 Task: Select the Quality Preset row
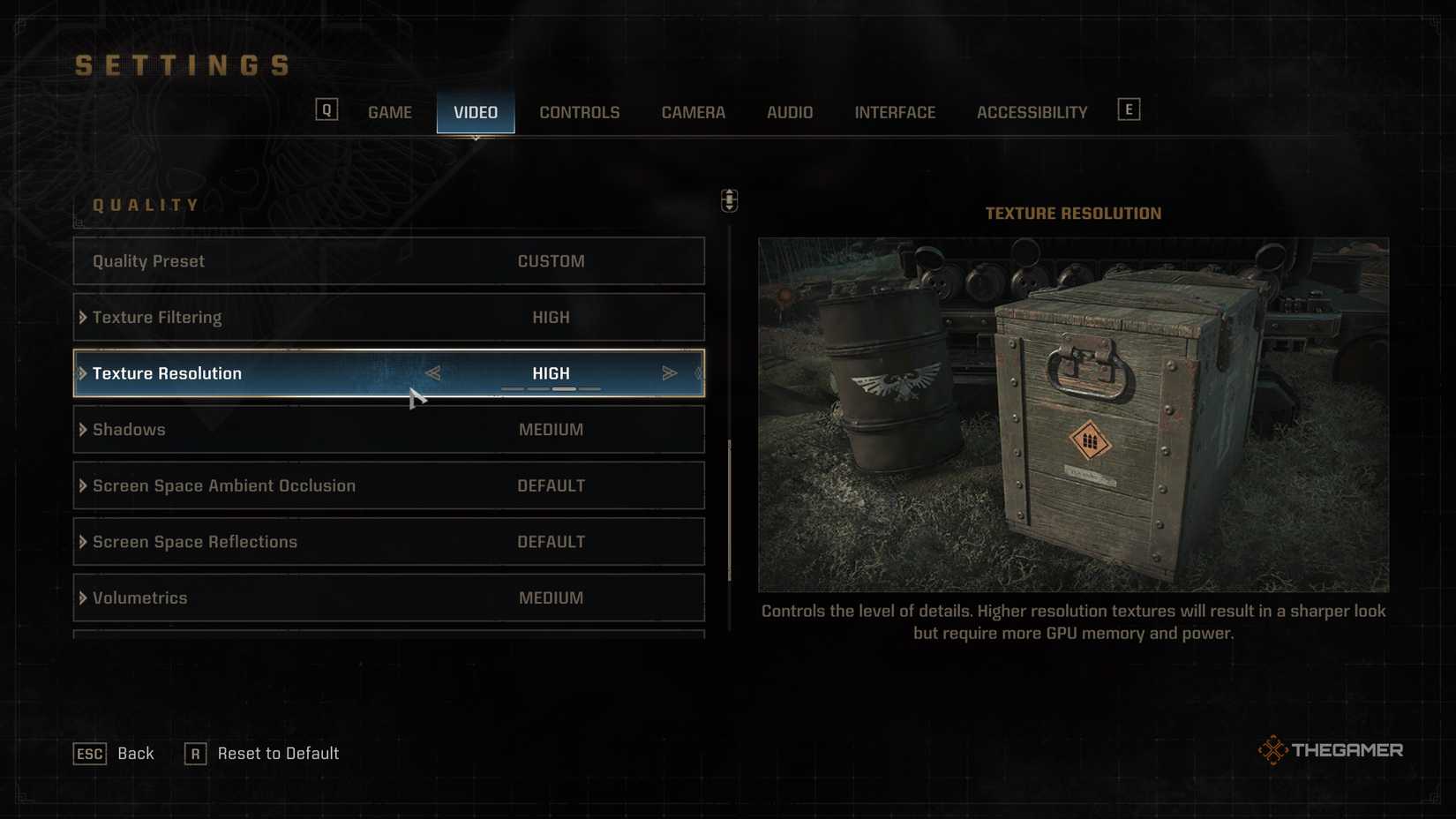tap(388, 261)
